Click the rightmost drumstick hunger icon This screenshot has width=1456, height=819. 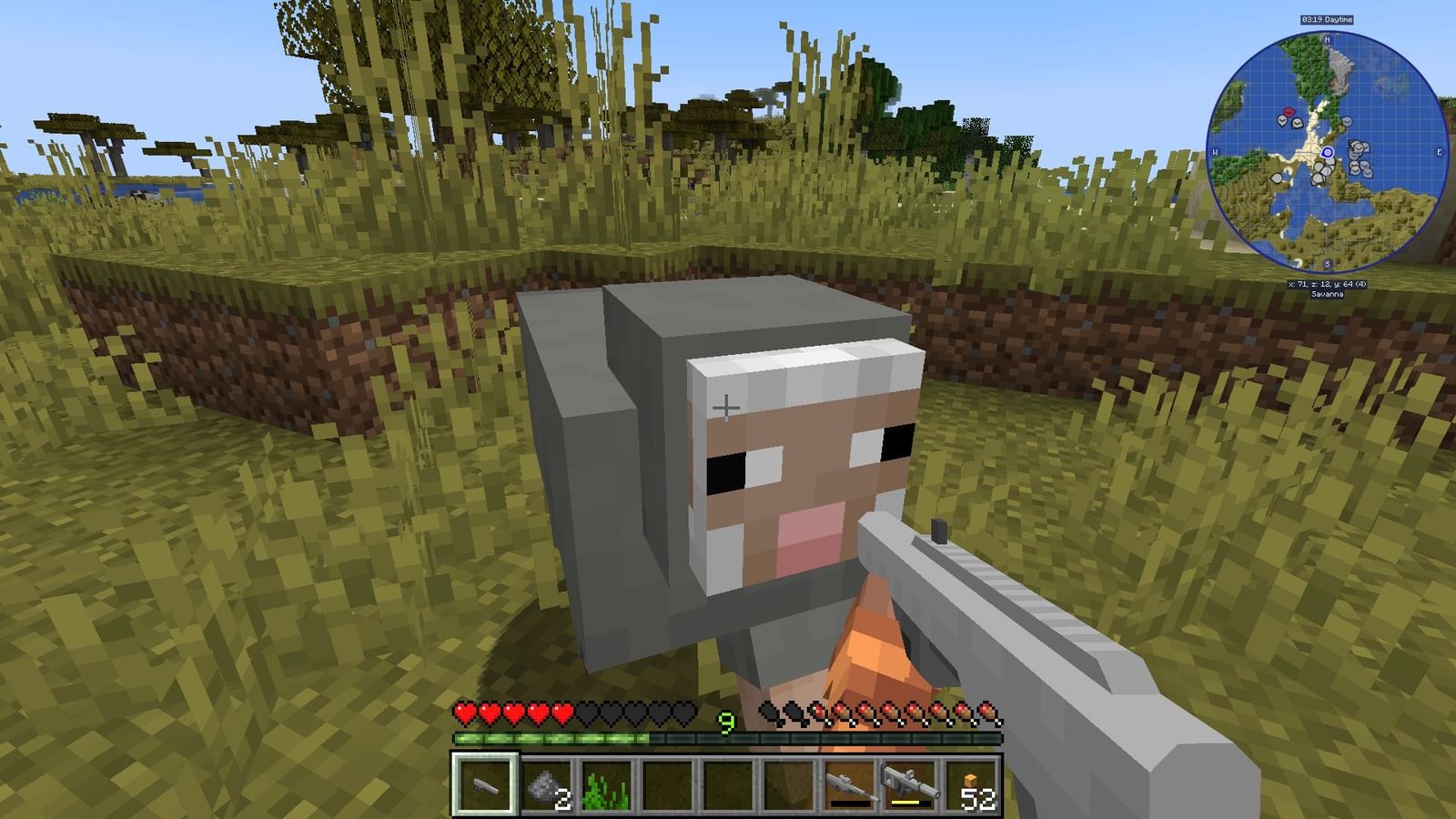(x=987, y=713)
